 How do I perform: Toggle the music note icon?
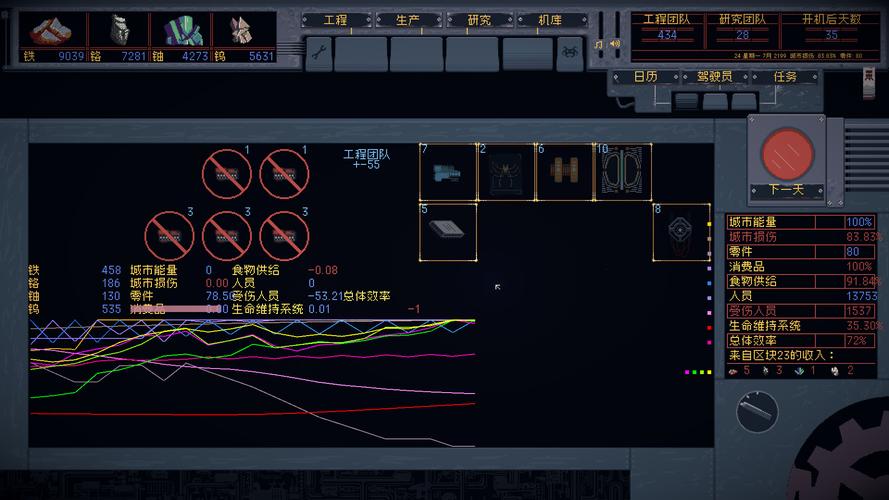click(599, 44)
